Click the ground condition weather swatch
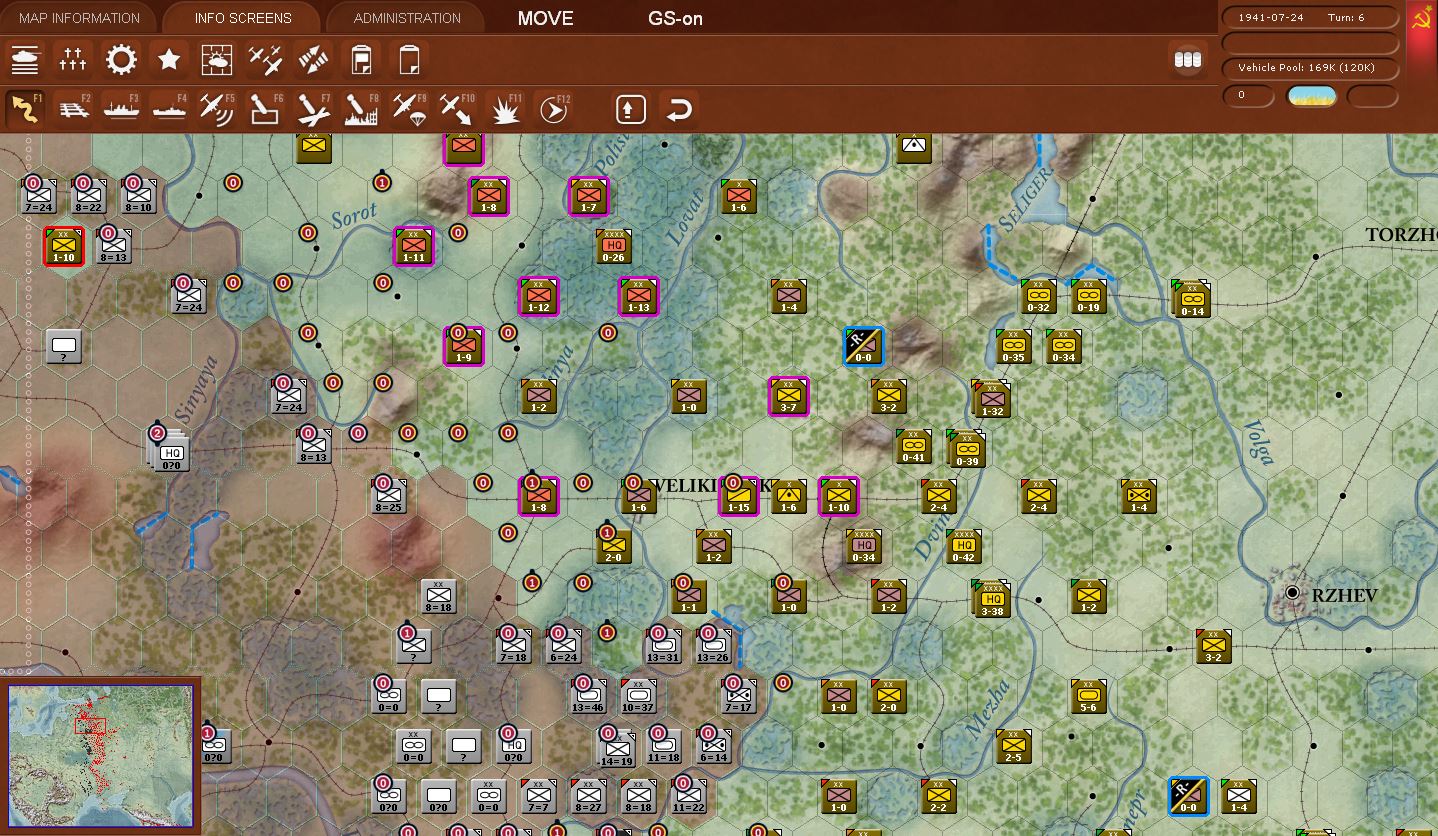1438x836 pixels. pos(1311,96)
